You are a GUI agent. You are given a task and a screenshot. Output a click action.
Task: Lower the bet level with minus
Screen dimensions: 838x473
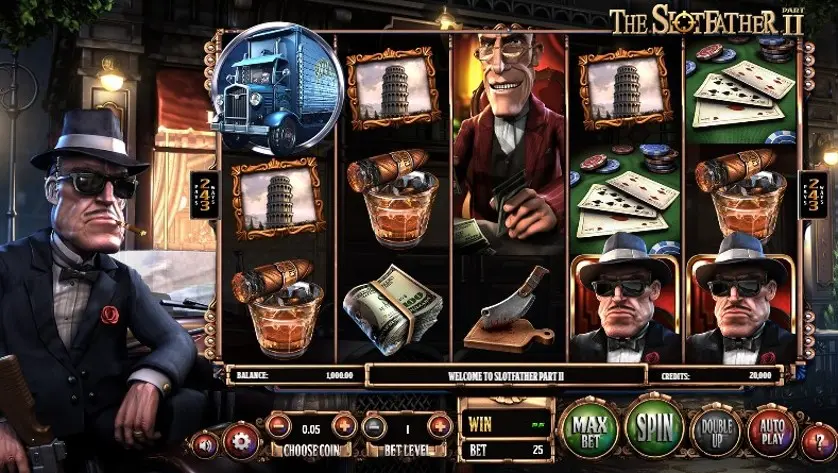(374, 427)
